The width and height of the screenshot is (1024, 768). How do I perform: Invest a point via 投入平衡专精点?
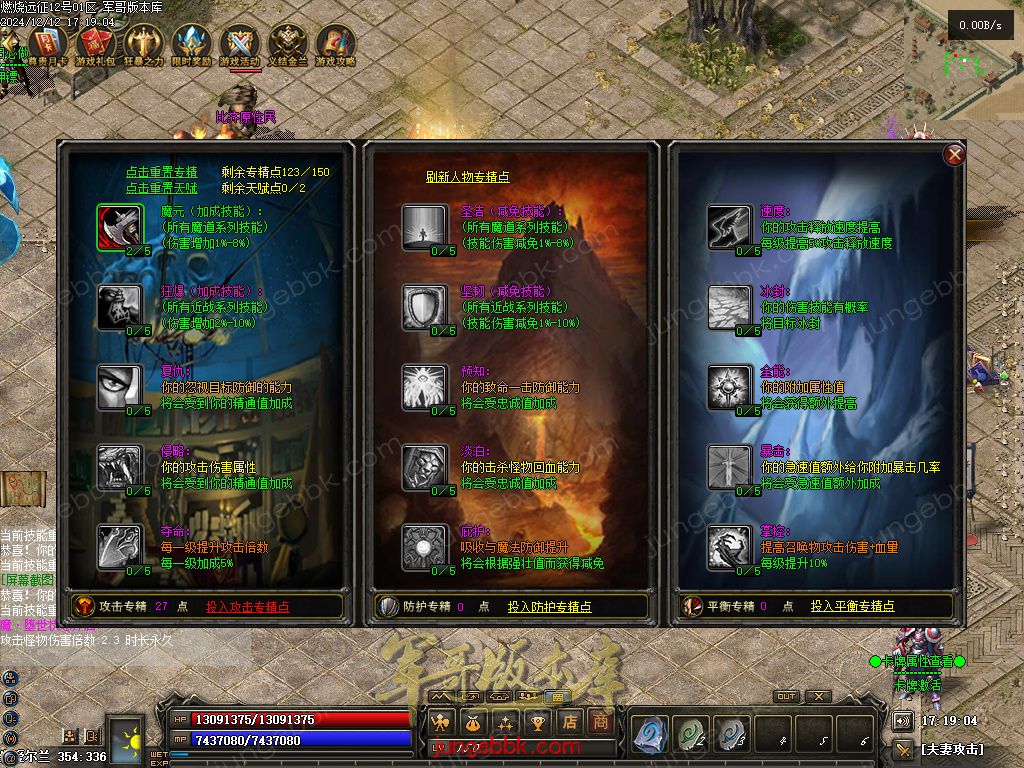coord(852,606)
